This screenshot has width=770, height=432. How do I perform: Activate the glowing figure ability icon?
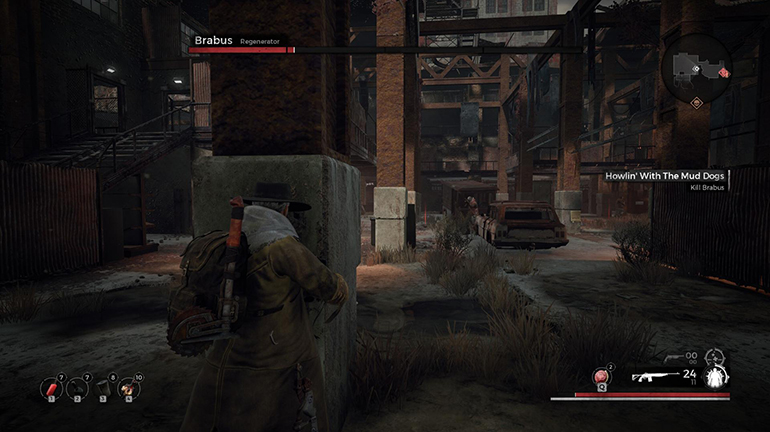click(714, 377)
